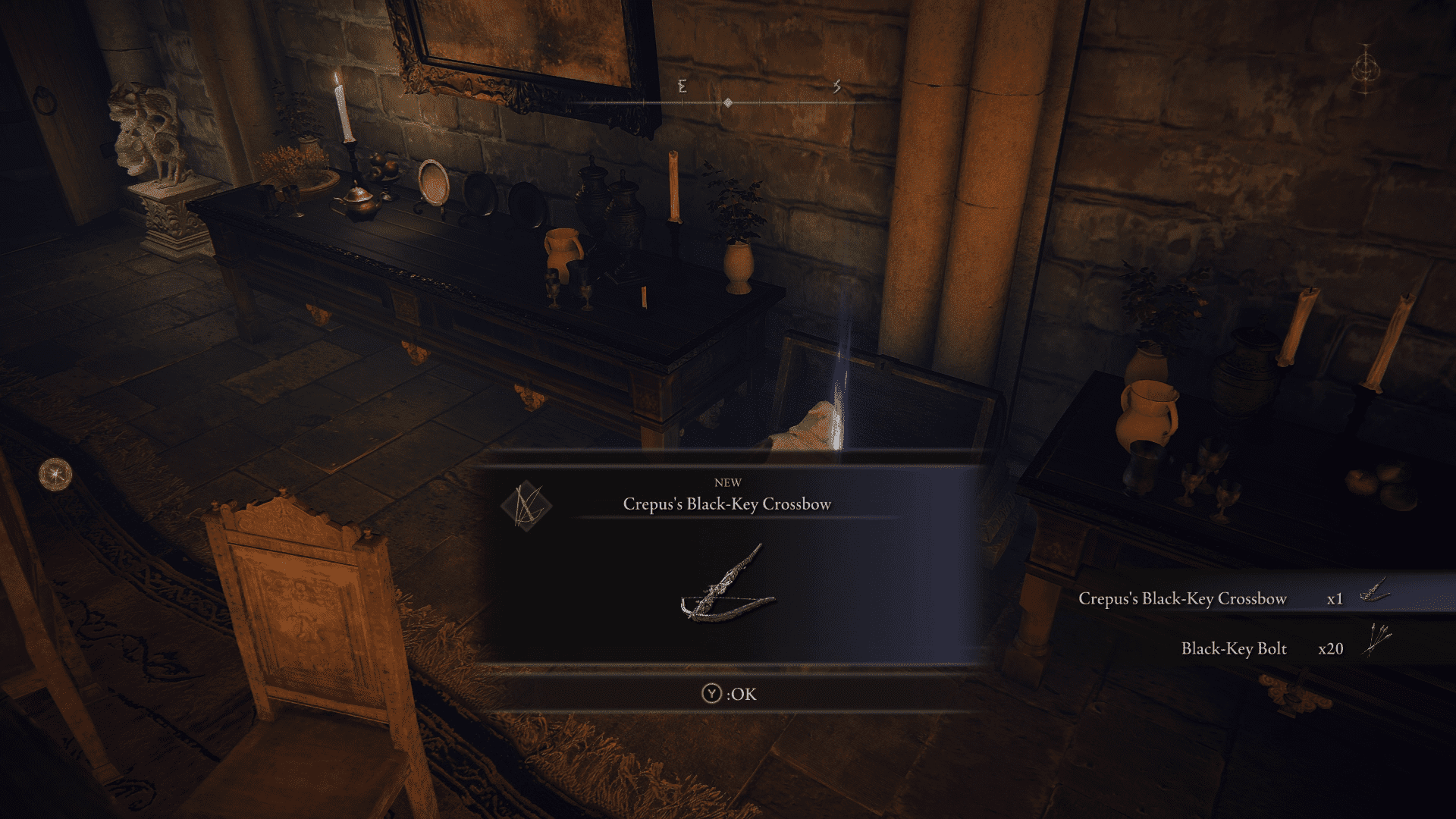Click the x20 quantity beside Black-Key Bolt
The width and height of the screenshot is (1456, 819).
click(1332, 649)
